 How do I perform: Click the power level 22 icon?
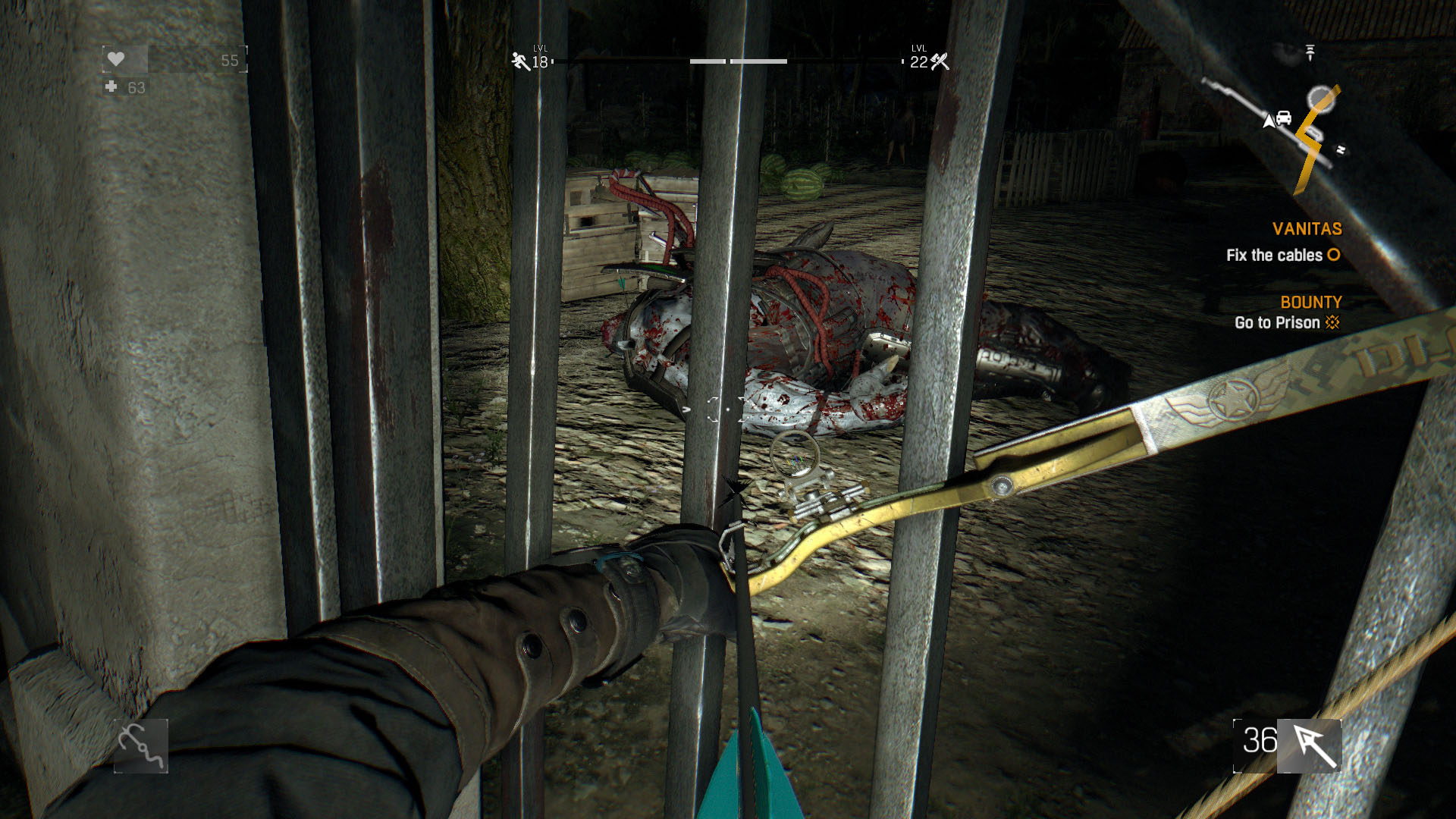click(x=940, y=61)
